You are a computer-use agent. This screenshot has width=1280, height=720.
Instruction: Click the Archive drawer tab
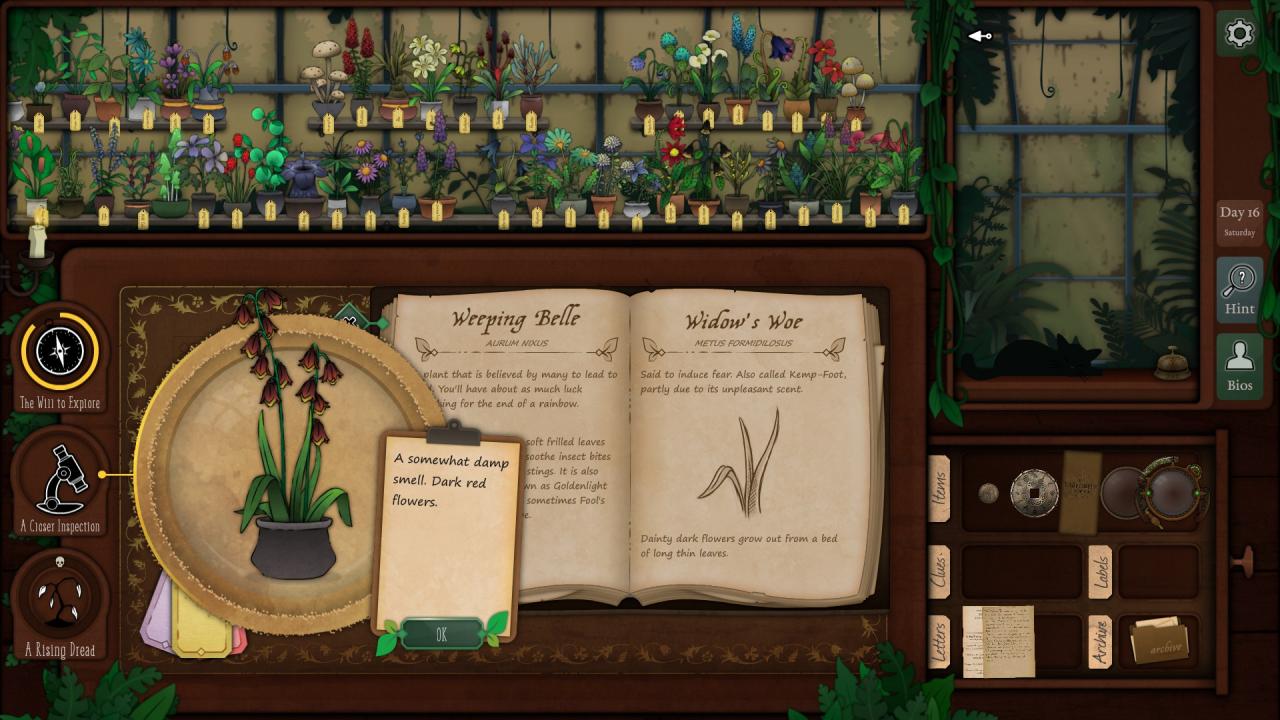[1099, 641]
